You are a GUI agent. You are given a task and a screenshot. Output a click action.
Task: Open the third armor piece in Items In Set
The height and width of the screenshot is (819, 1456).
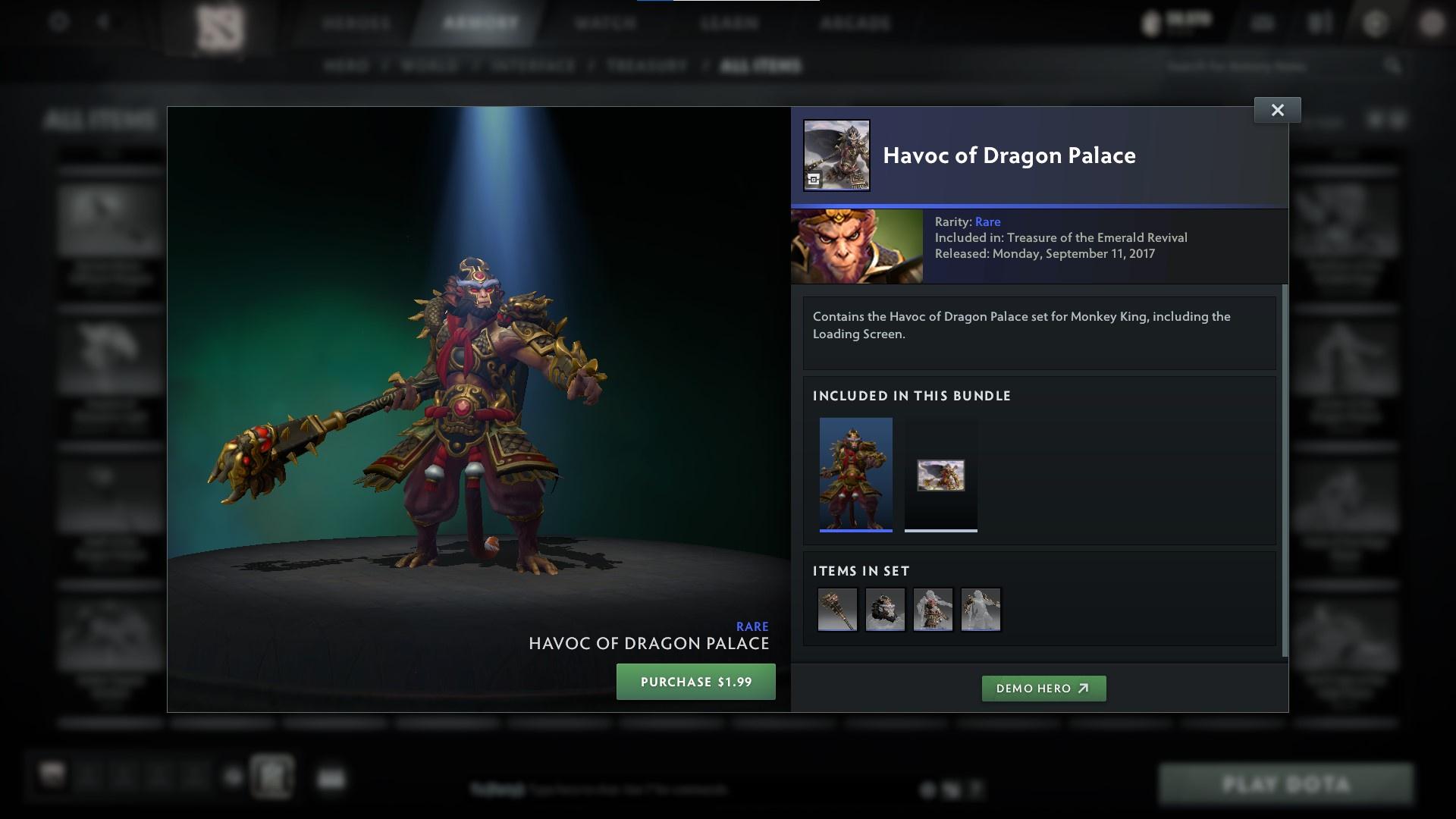(x=933, y=610)
